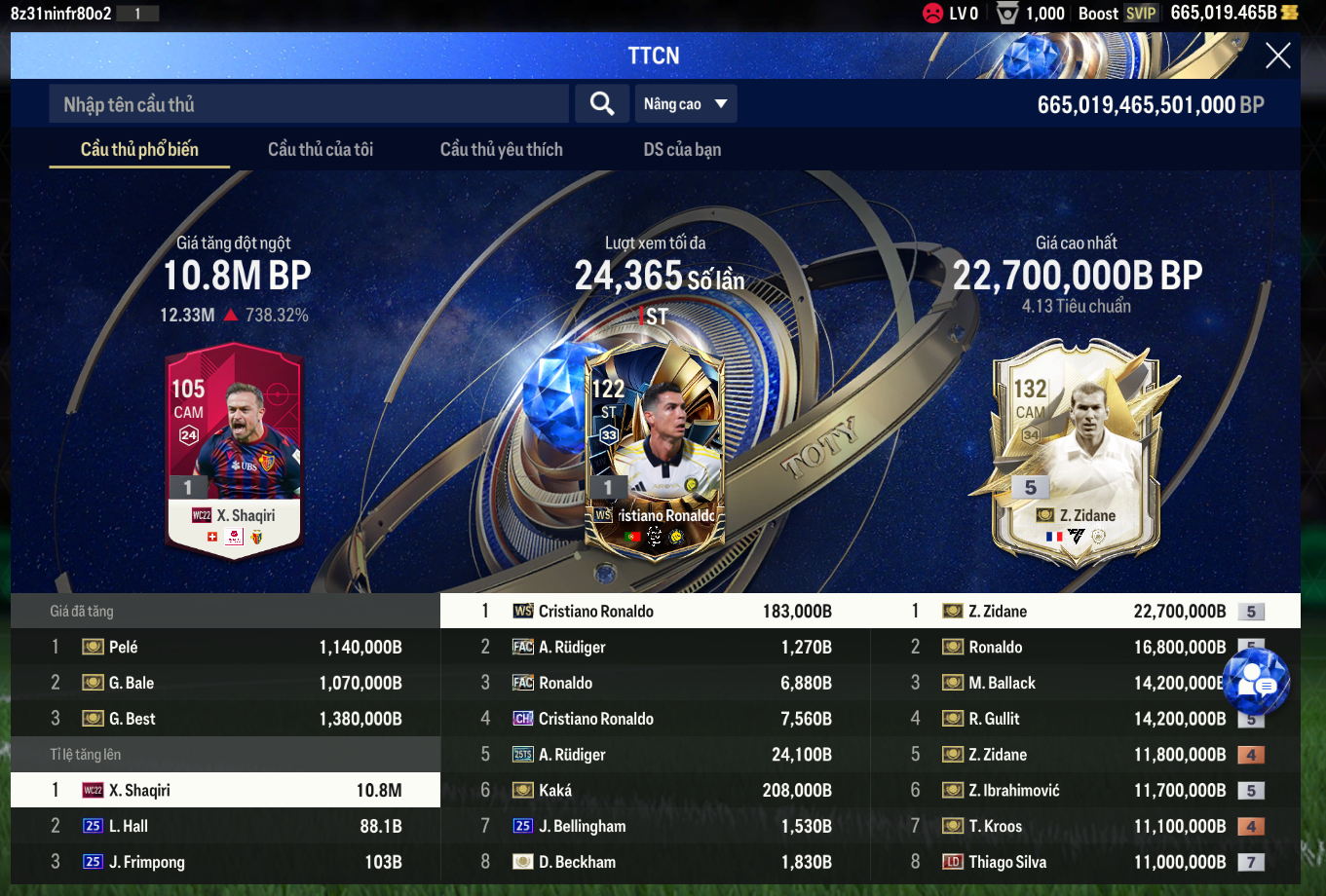Choose the G. Bale list row
This screenshot has height=896, width=1326.
pos(226,683)
